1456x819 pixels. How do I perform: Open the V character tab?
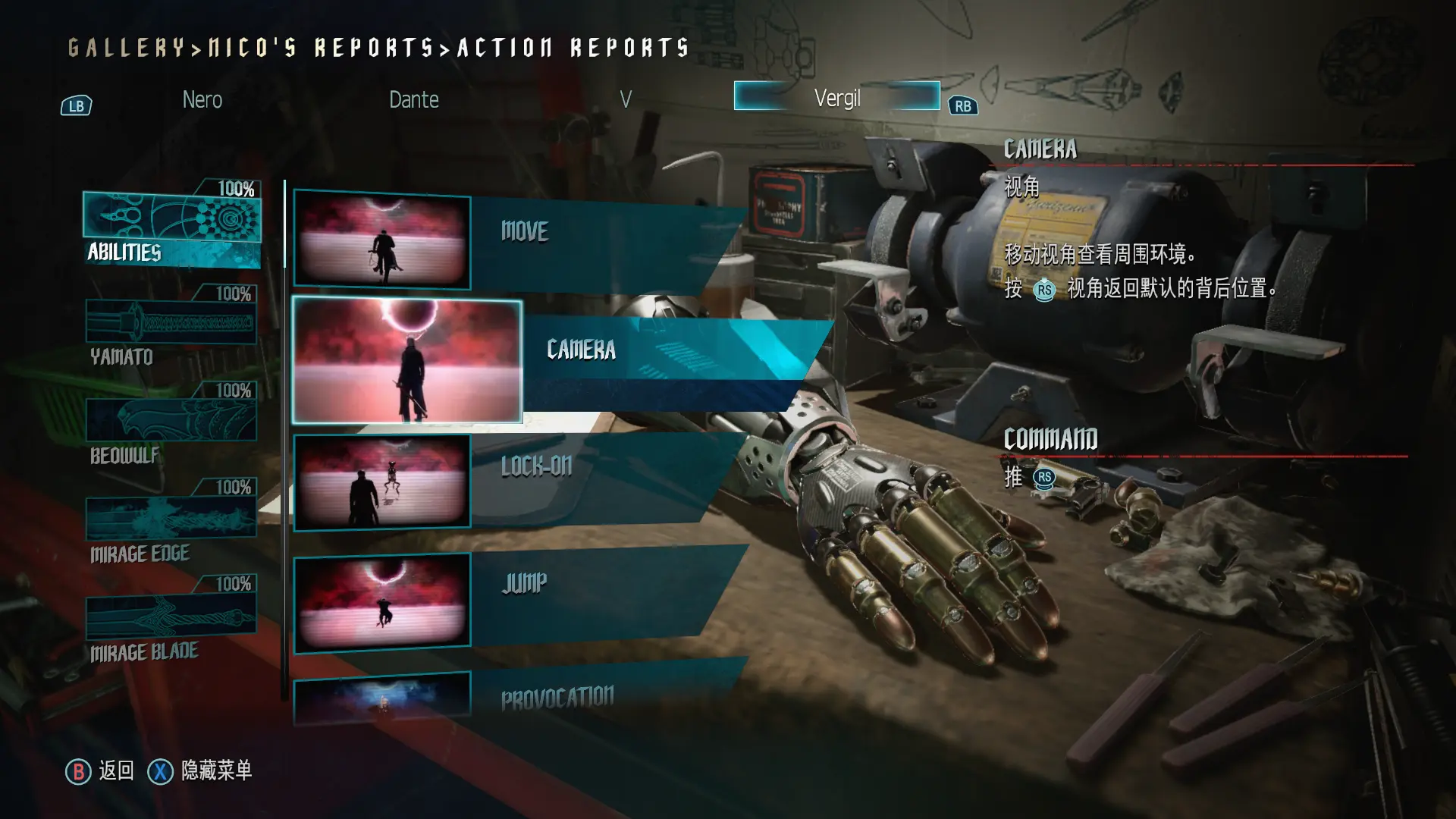click(625, 99)
